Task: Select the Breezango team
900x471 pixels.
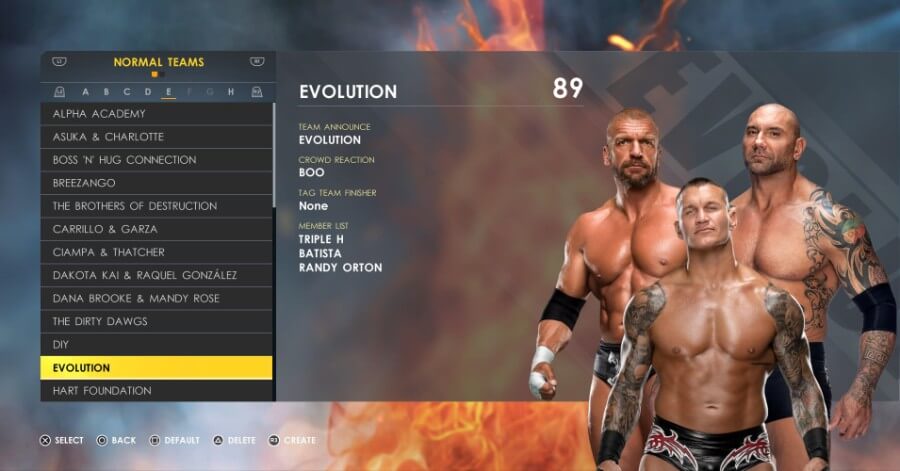Action: [x=156, y=183]
